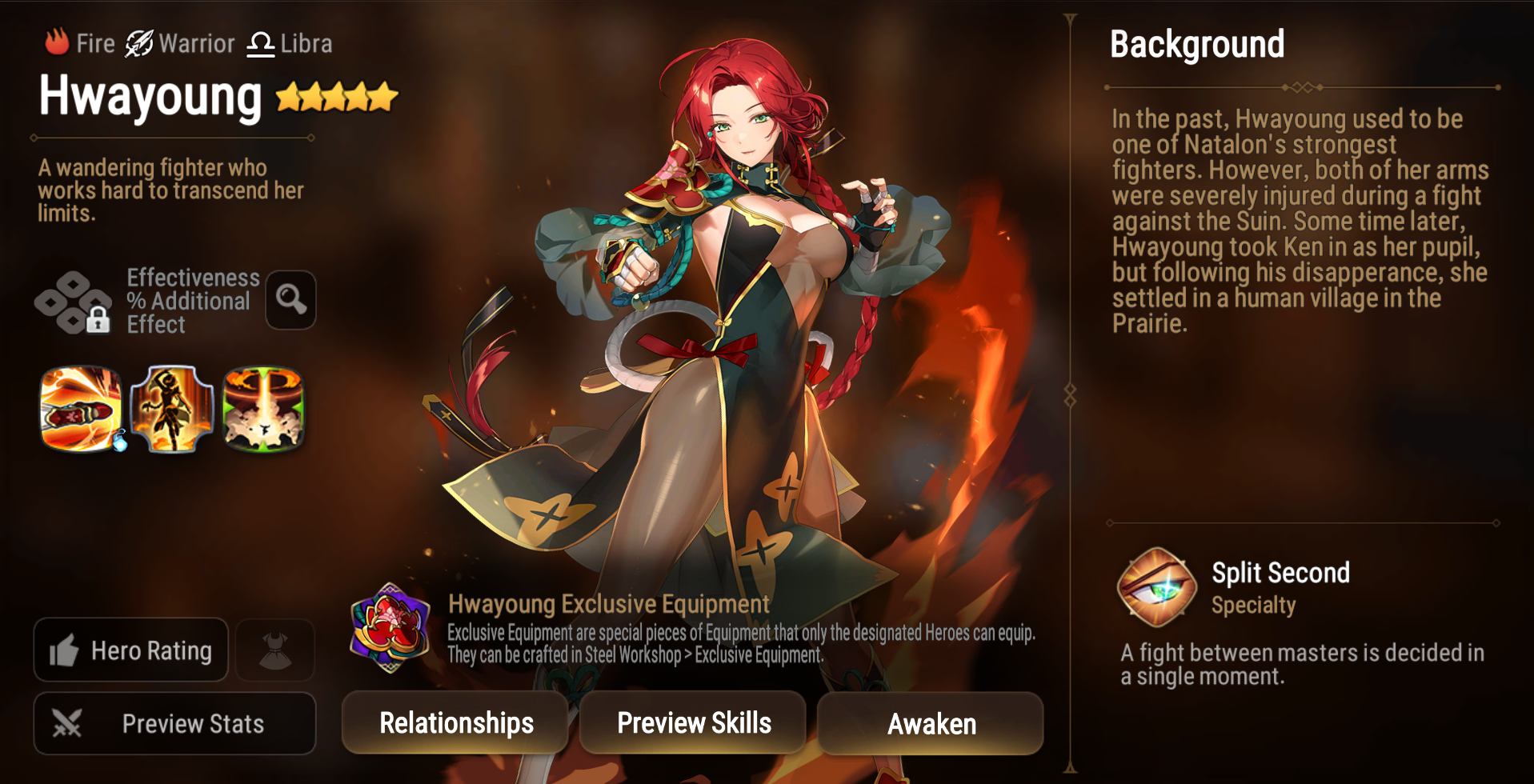
Task: Expand the Background story section
Action: point(1197,45)
